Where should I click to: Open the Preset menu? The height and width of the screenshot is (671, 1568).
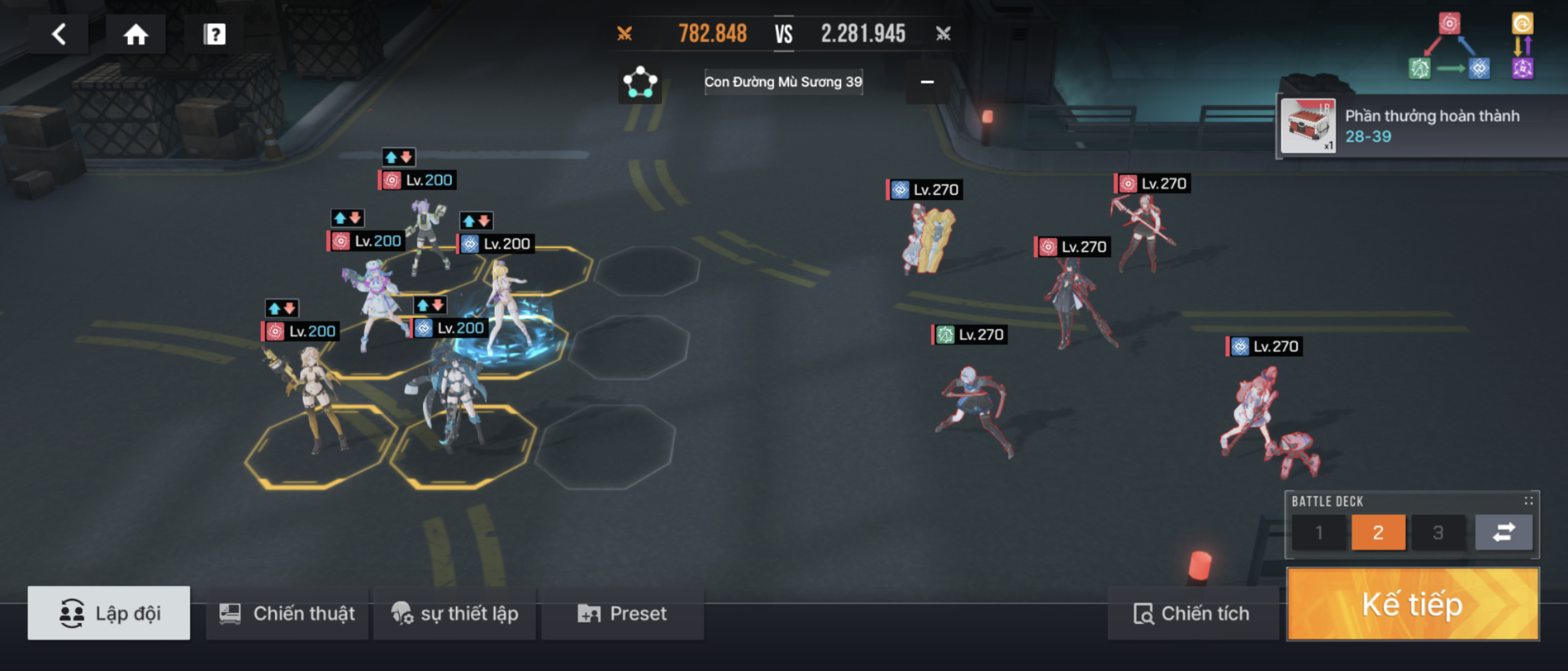(622, 613)
